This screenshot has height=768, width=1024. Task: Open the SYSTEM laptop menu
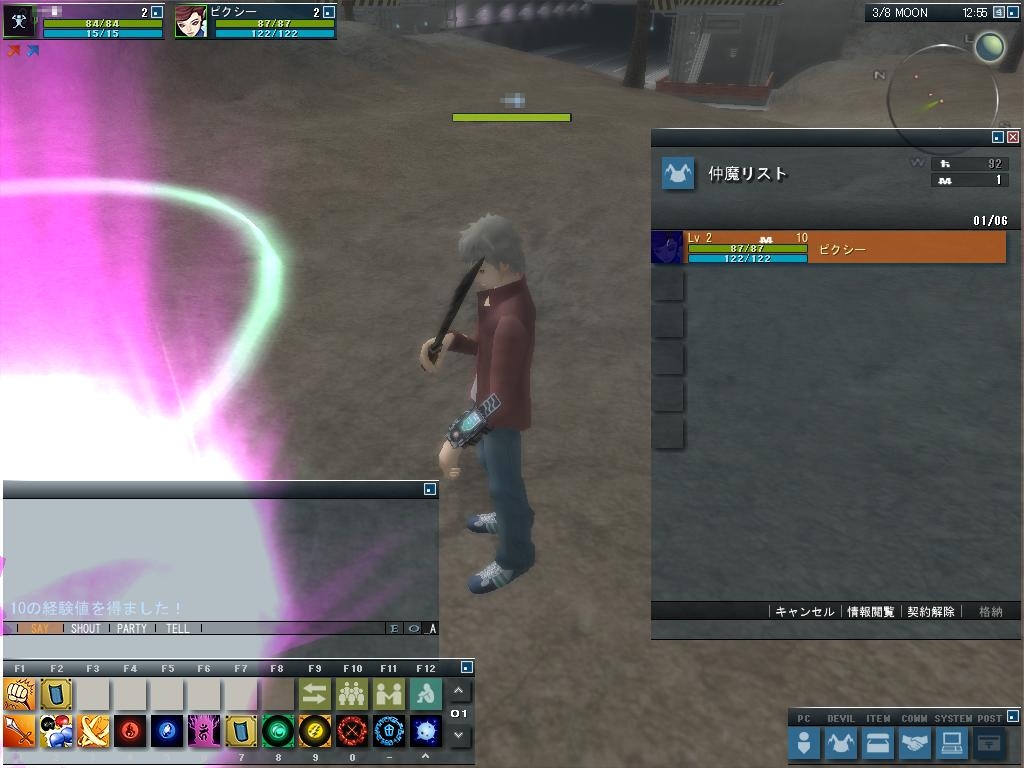coord(951,743)
